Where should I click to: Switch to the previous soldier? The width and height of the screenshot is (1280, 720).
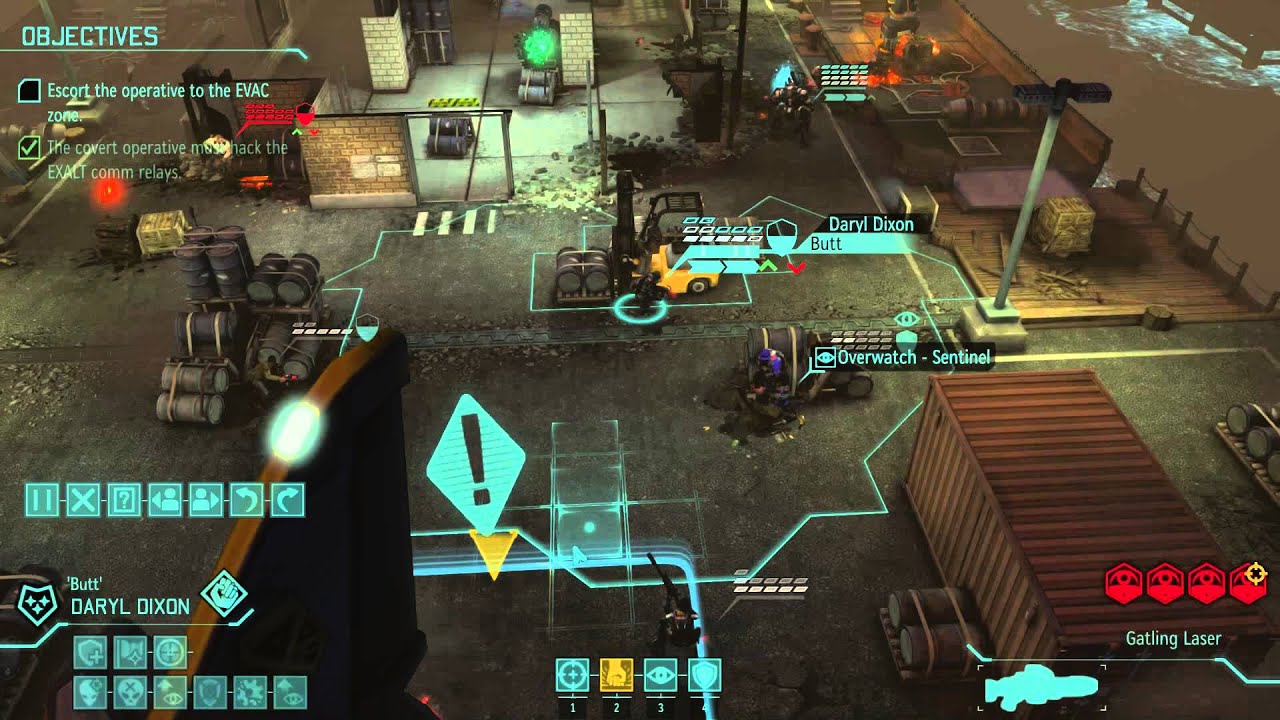(165, 499)
